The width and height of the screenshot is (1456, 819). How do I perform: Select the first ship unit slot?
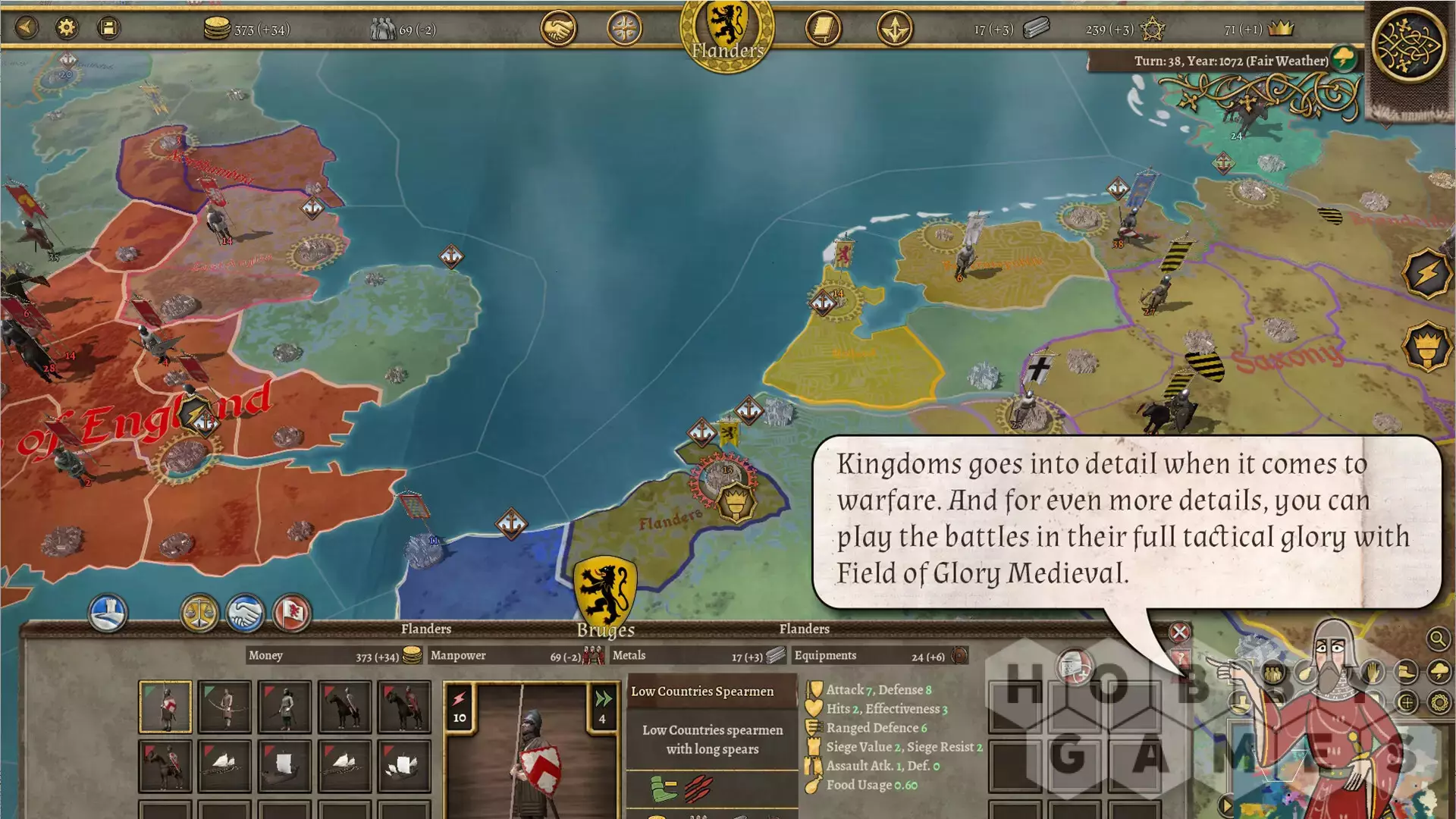coord(224,764)
